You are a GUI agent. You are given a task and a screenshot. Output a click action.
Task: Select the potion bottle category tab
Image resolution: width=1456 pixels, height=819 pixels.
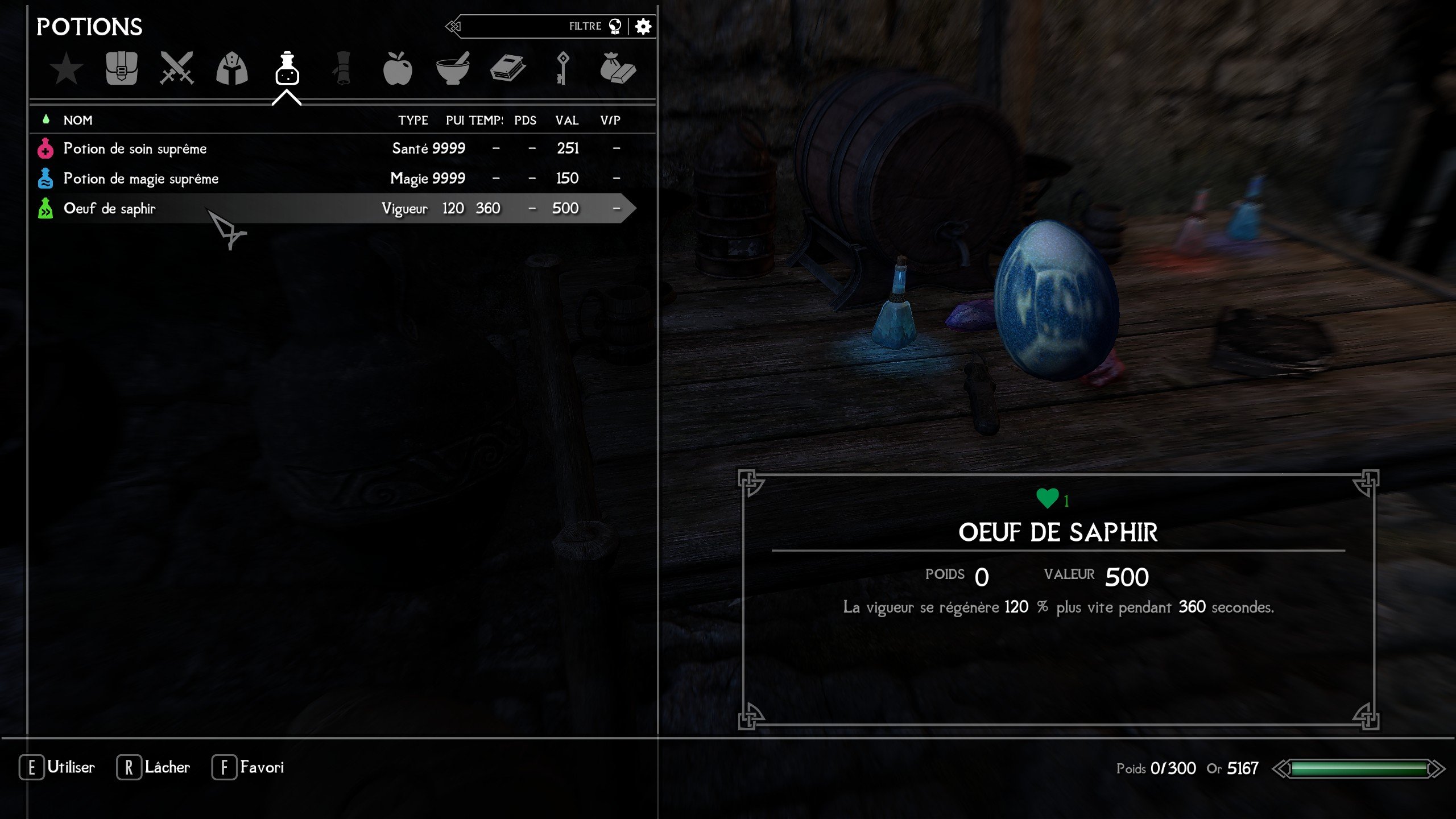(x=287, y=69)
